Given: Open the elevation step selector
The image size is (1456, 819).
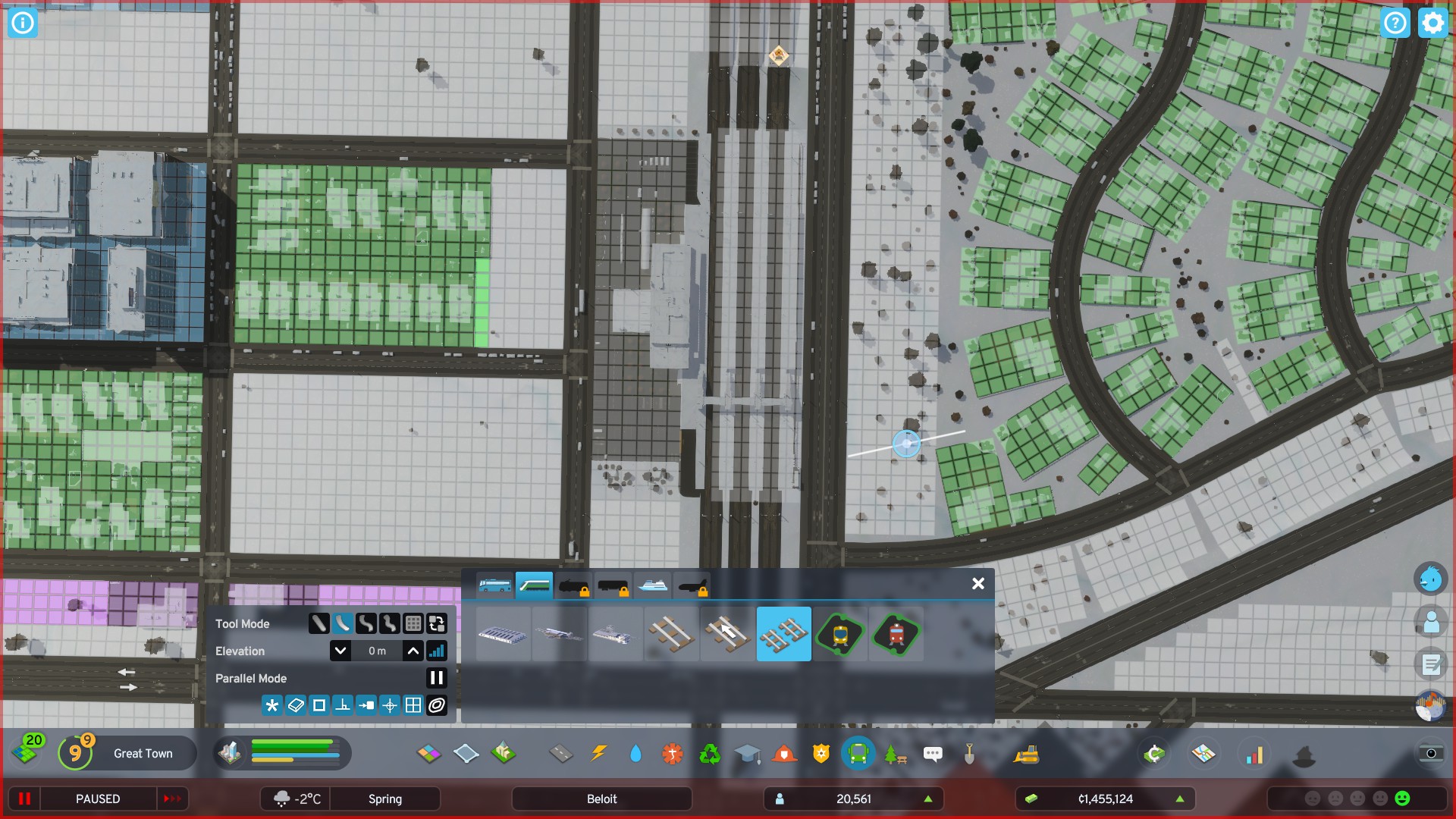Looking at the screenshot, I should pyautogui.click(x=438, y=651).
